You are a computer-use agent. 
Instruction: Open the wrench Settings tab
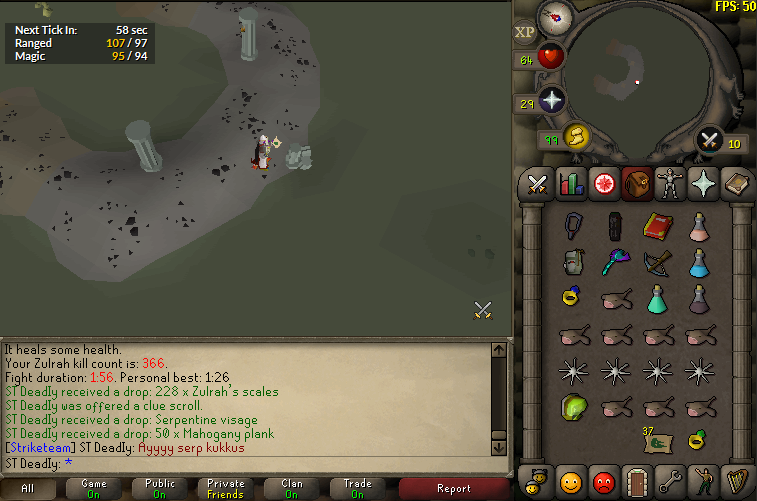click(669, 479)
